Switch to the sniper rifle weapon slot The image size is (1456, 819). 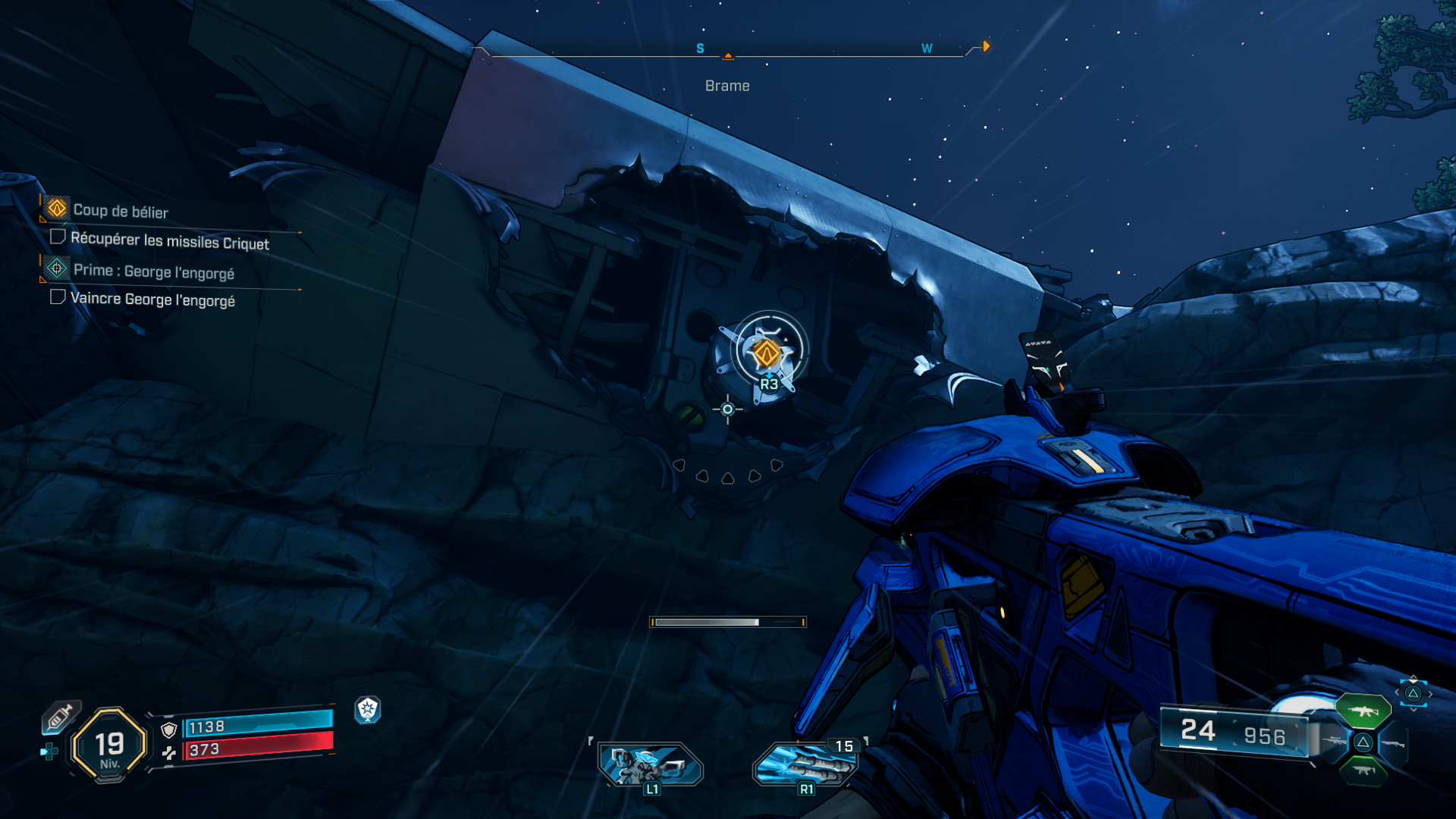pyautogui.click(x=1333, y=742)
